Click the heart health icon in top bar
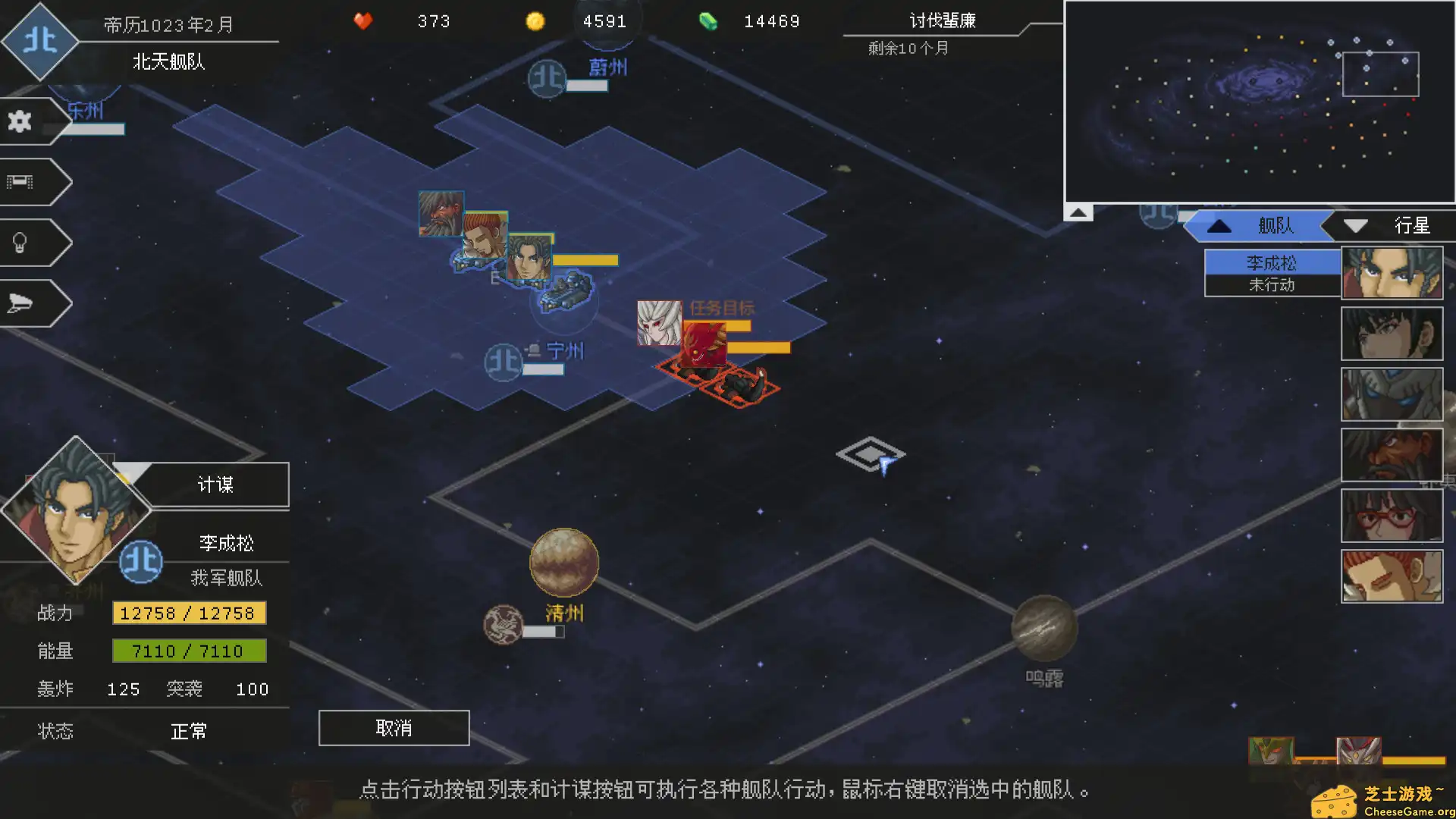1456x819 pixels. pos(363,22)
